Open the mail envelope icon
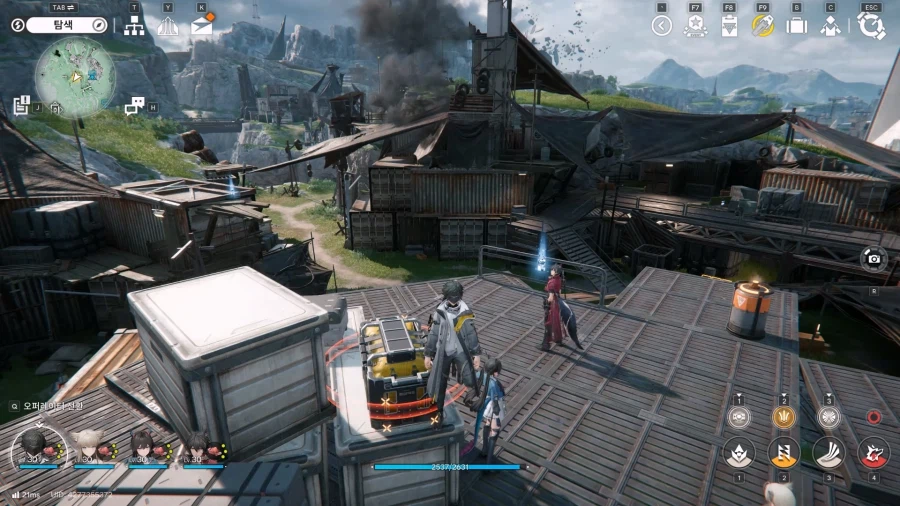 pyautogui.click(x=202, y=26)
